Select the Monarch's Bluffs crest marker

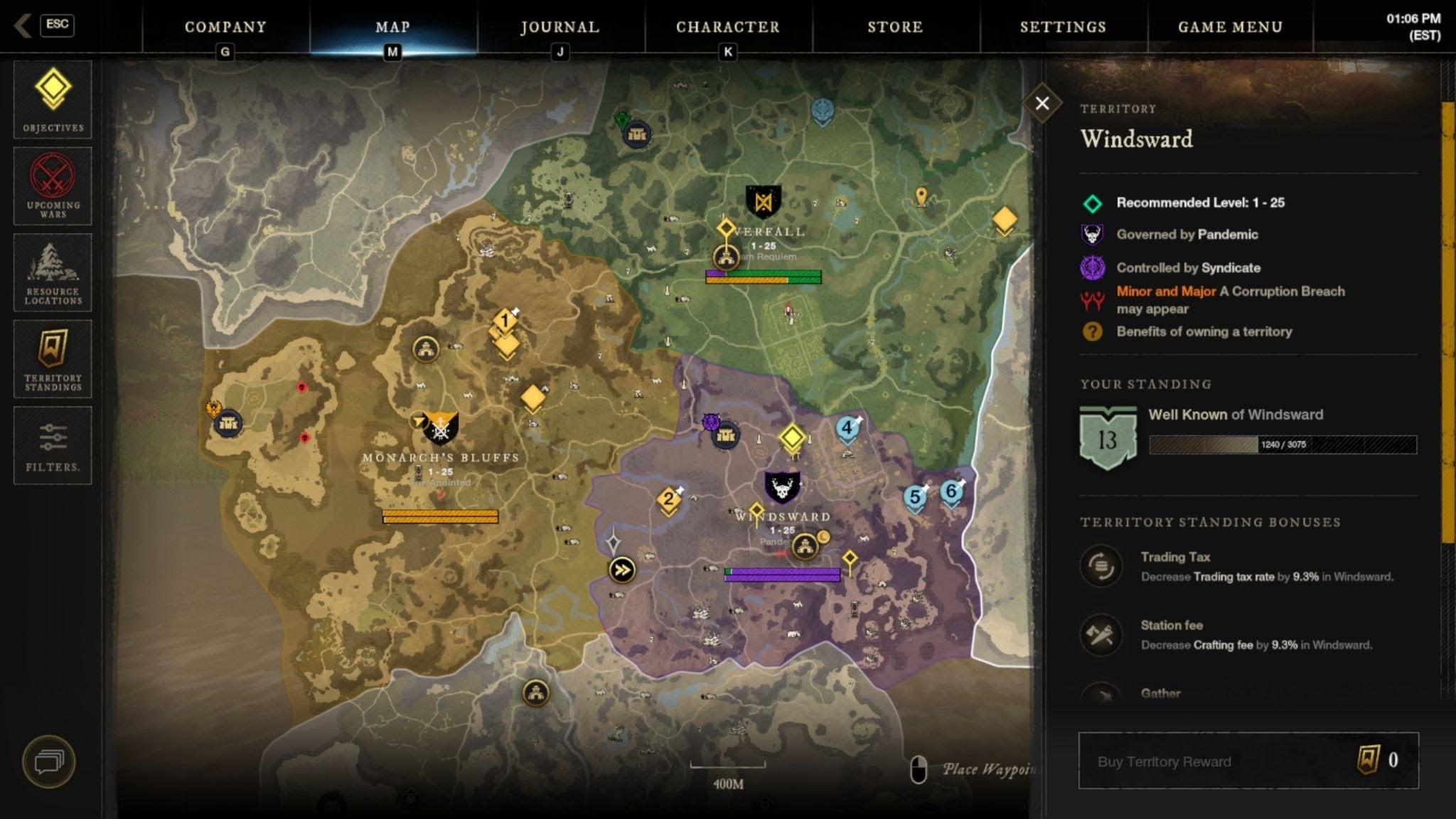[x=440, y=428]
